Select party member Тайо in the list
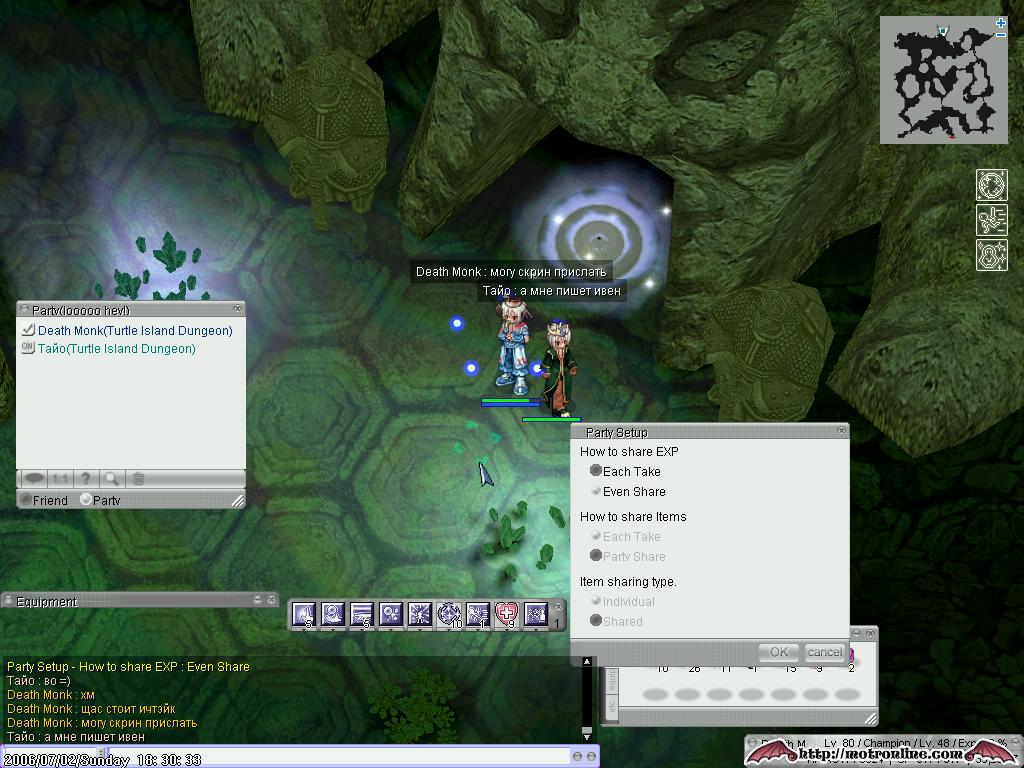 click(x=116, y=349)
